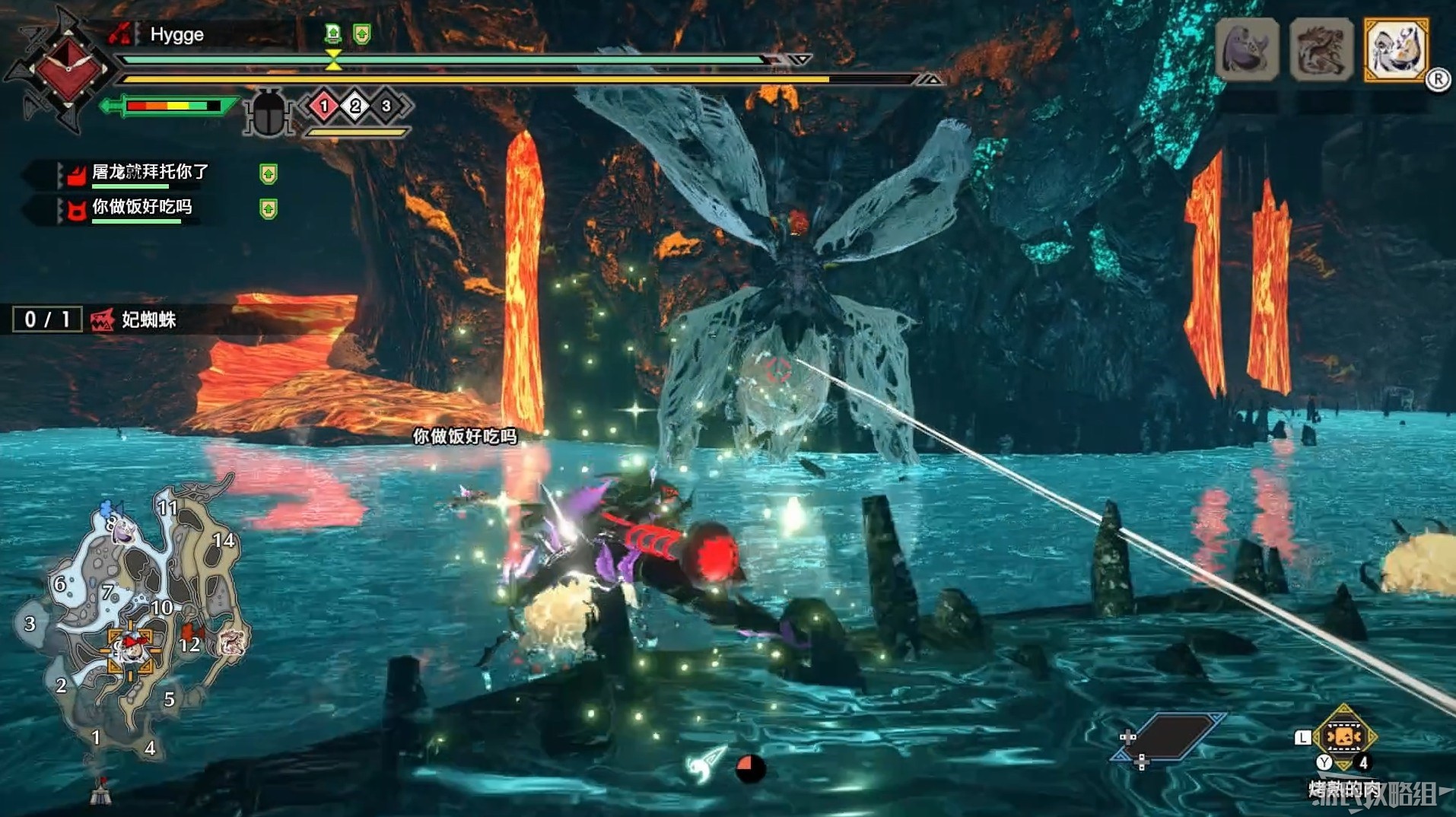Viewport: 1456px width, 817px height.
Task: Click the Hygge player name plate
Action: (176, 34)
